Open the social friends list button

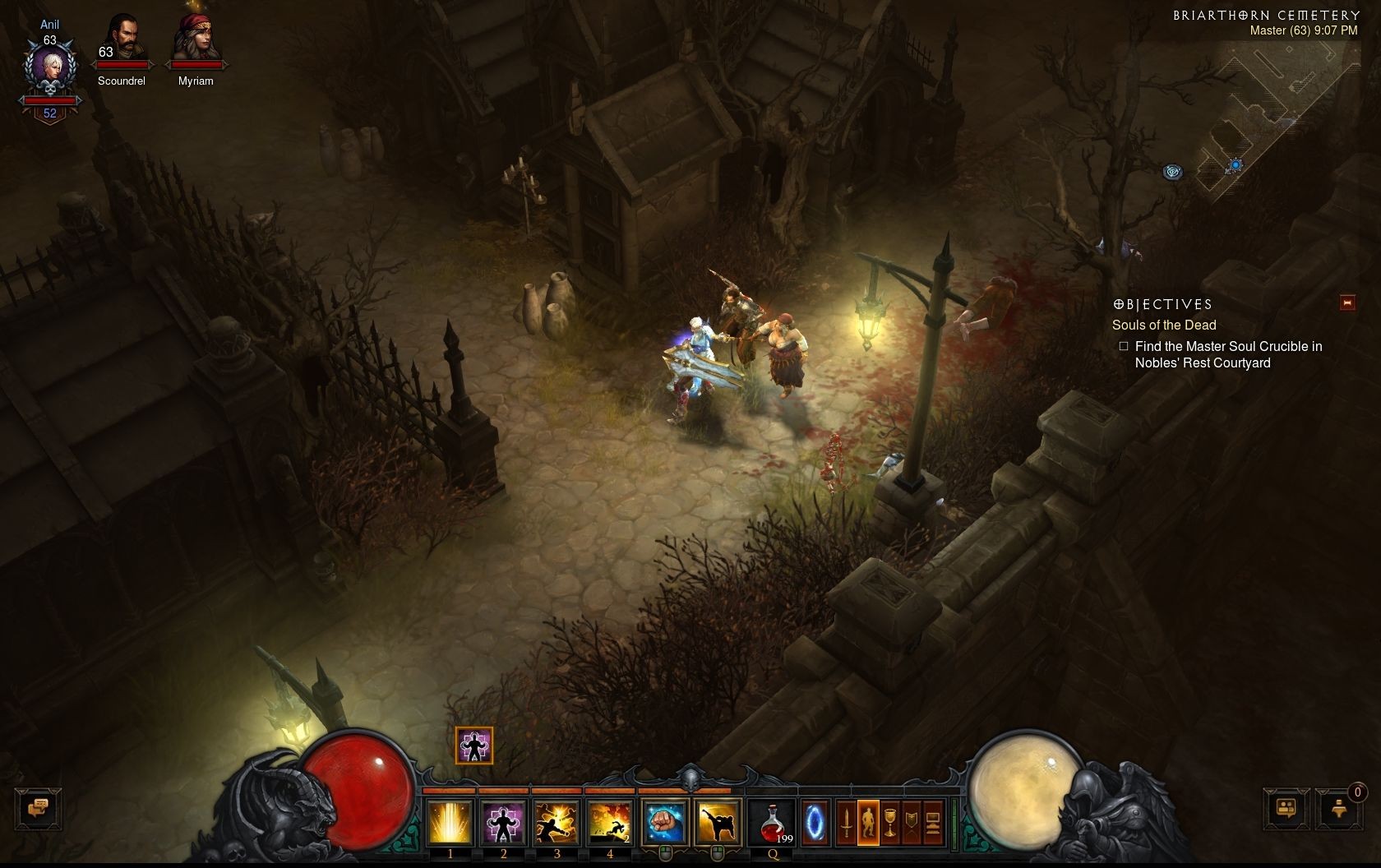click(x=1286, y=808)
